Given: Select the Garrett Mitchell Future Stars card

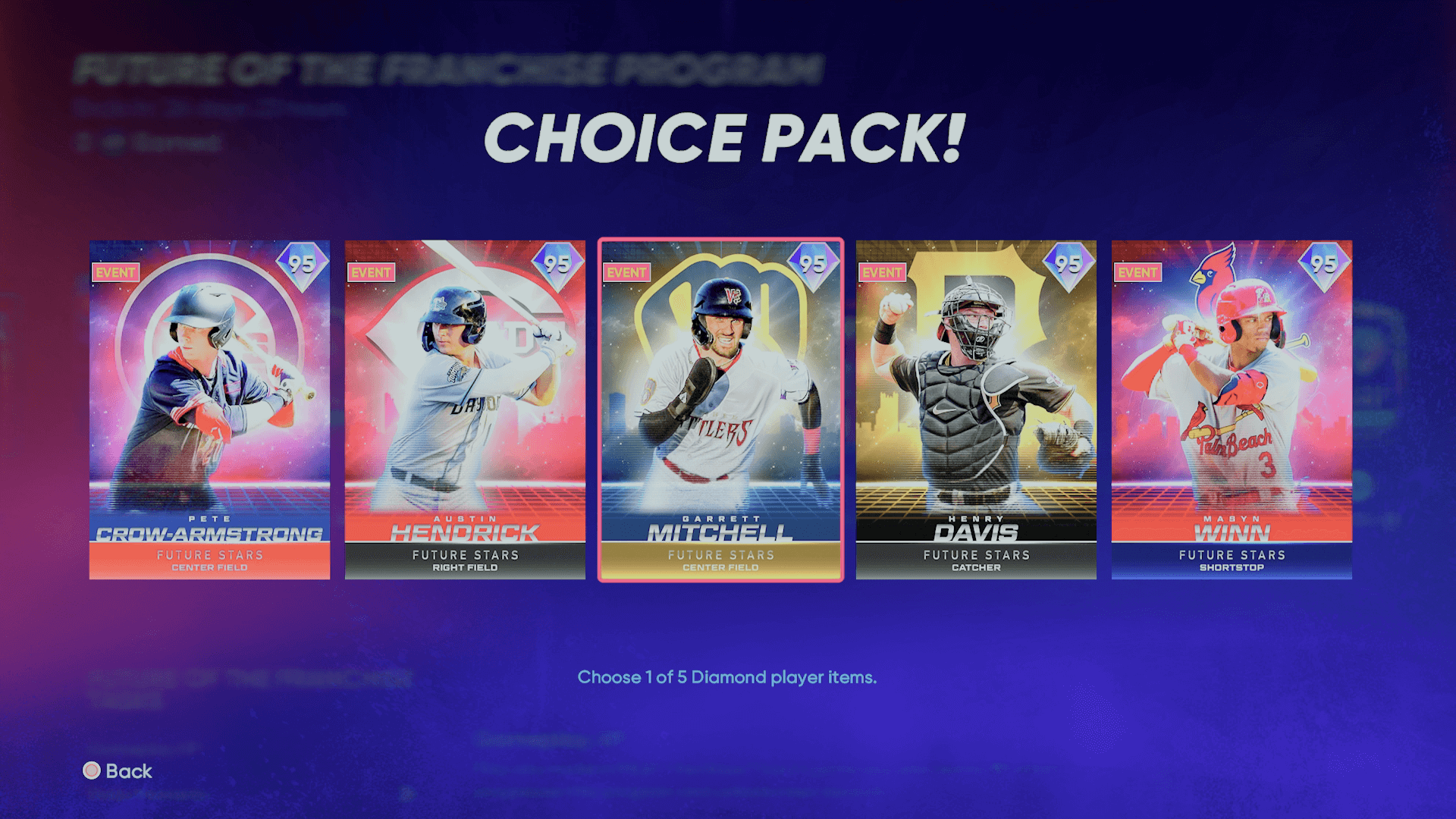Looking at the screenshot, I should (x=720, y=409).
